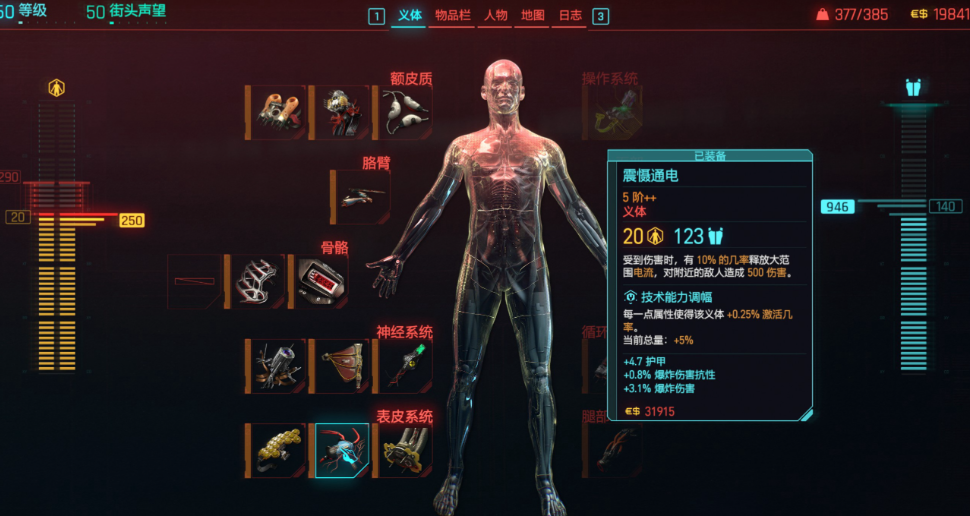Pick the green-tipped nervous system implant

coord(403,365)
